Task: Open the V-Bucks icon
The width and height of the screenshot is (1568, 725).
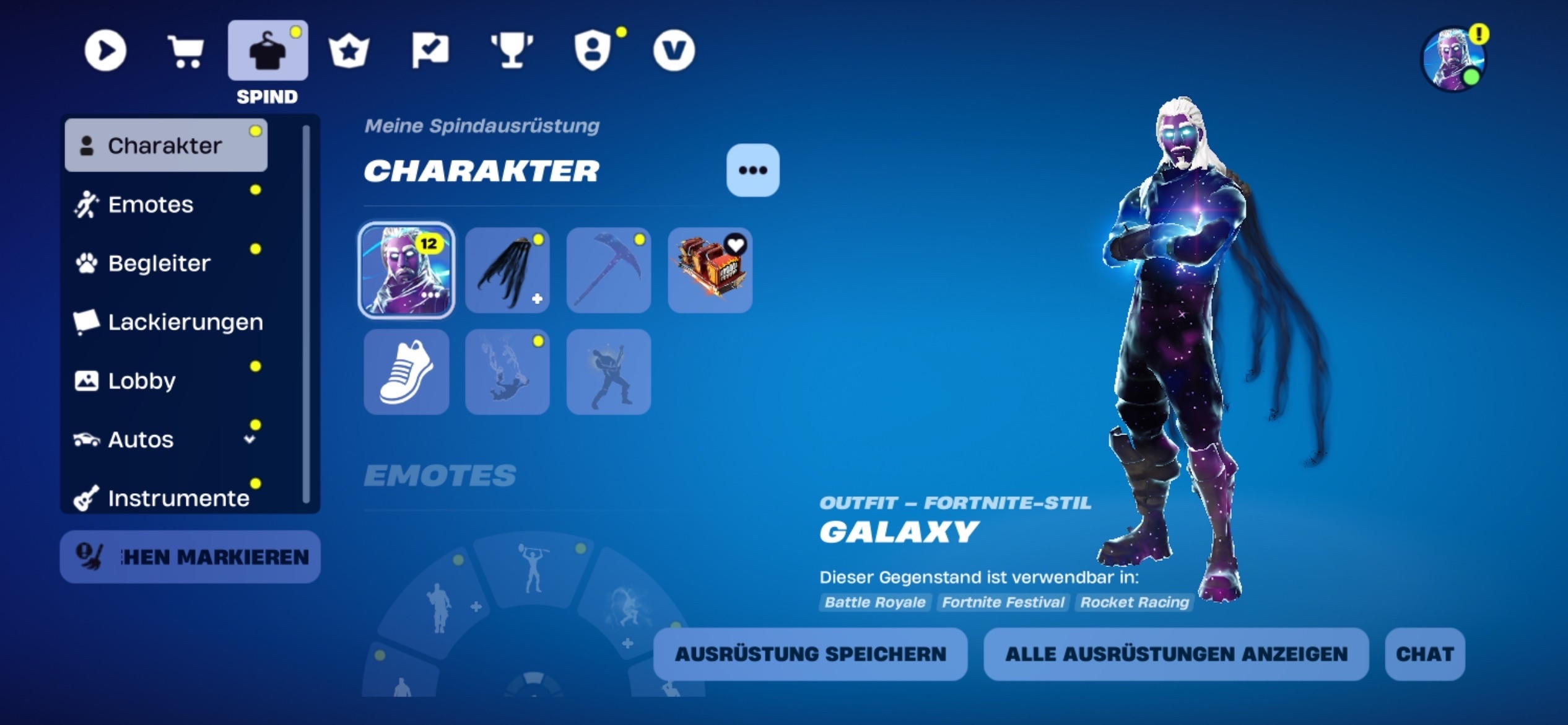Action: 674,50
